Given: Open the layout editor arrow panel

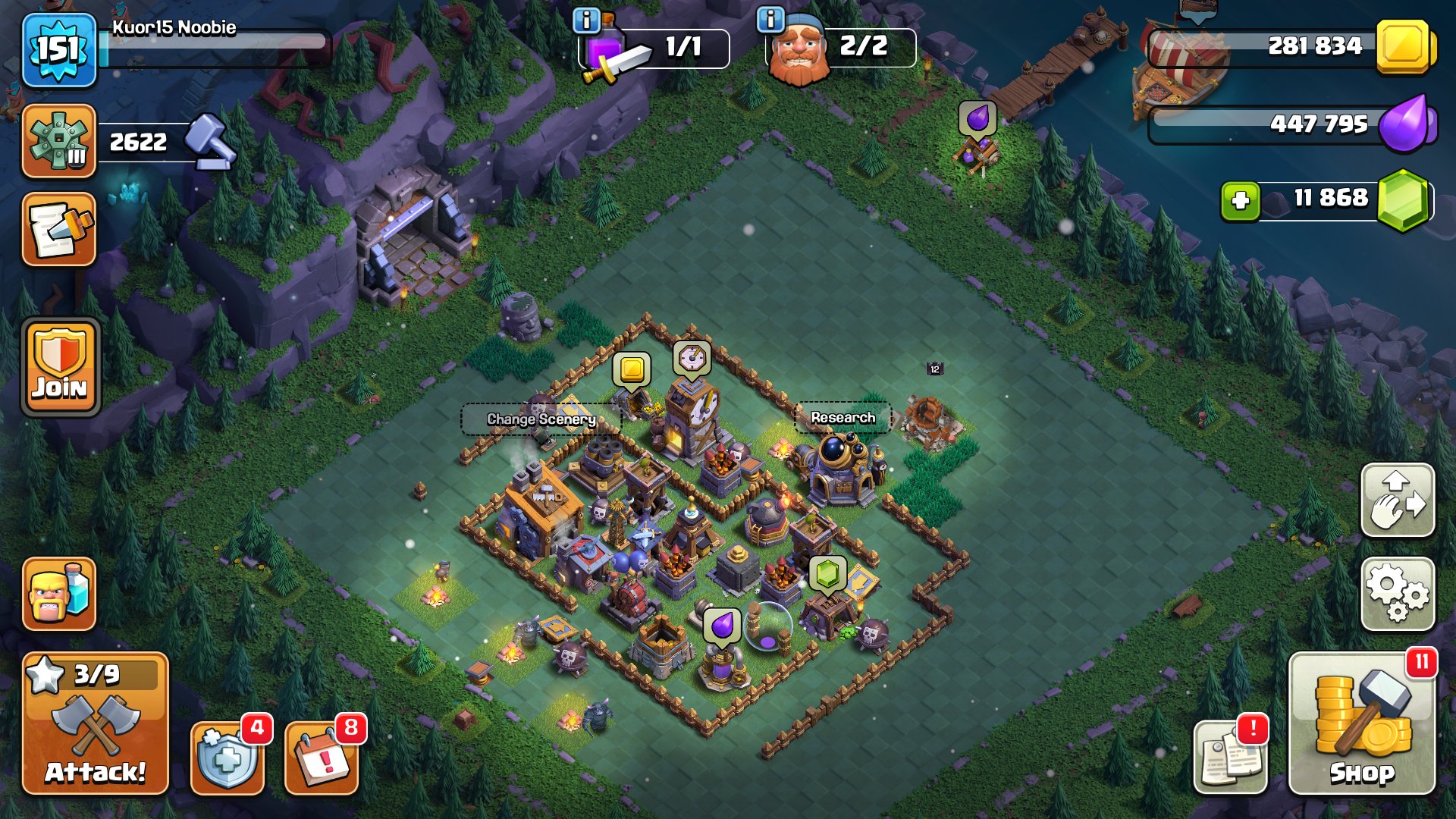Looking at the screenshot, I should pos(1398,500).
